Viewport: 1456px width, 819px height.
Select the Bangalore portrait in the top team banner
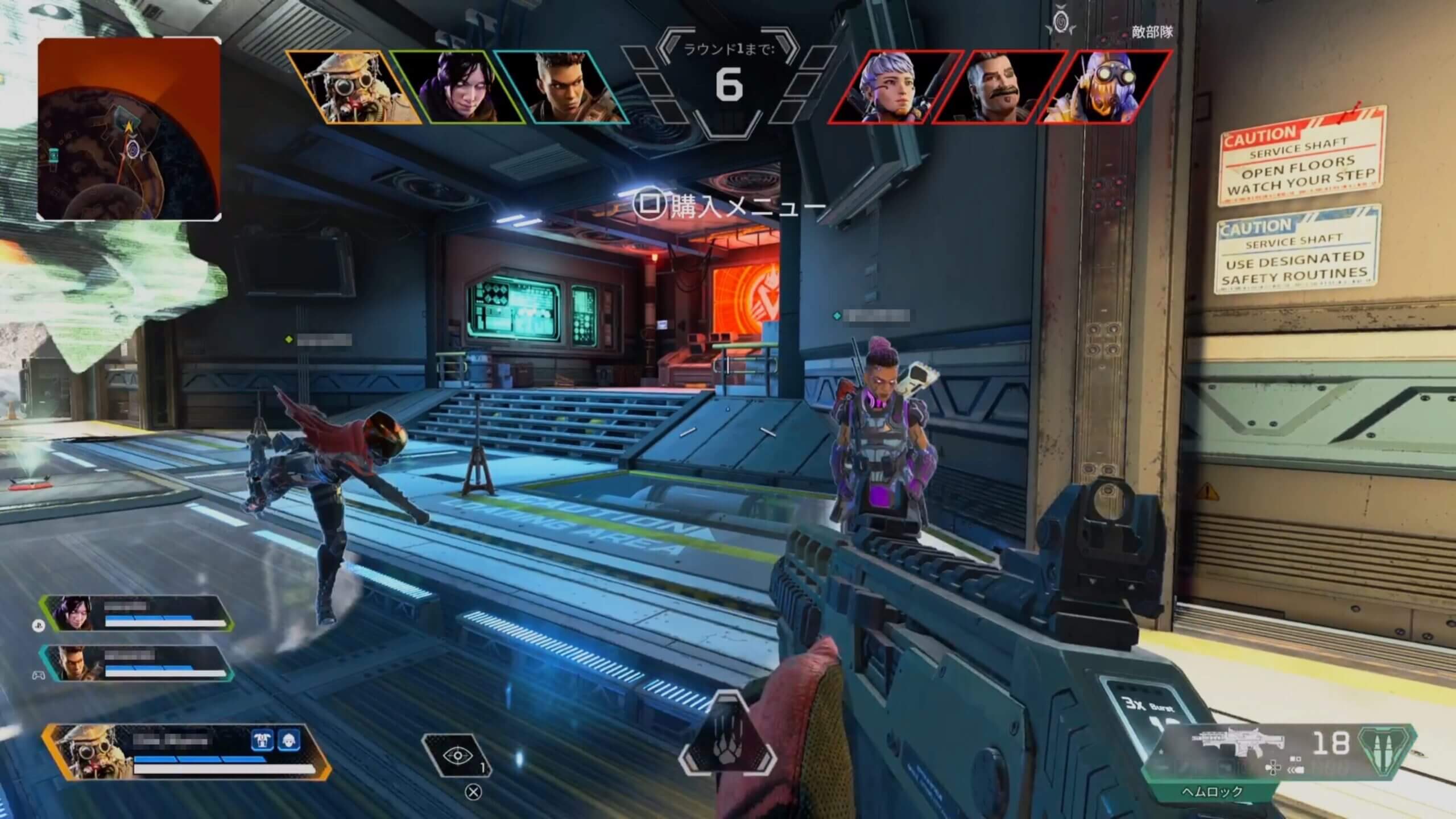point(560,87)
